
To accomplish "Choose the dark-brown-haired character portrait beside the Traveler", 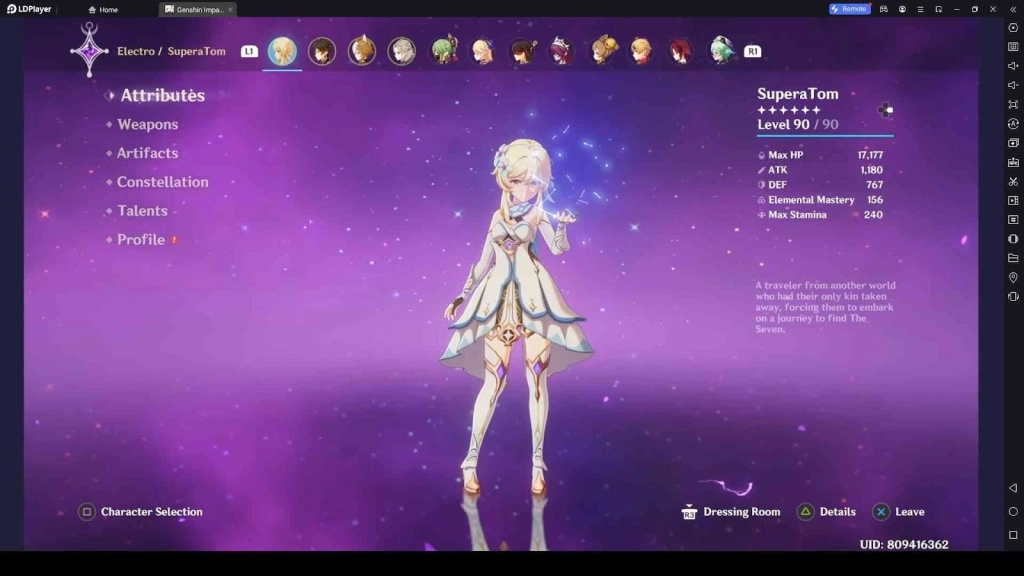I will pos(322,51).
